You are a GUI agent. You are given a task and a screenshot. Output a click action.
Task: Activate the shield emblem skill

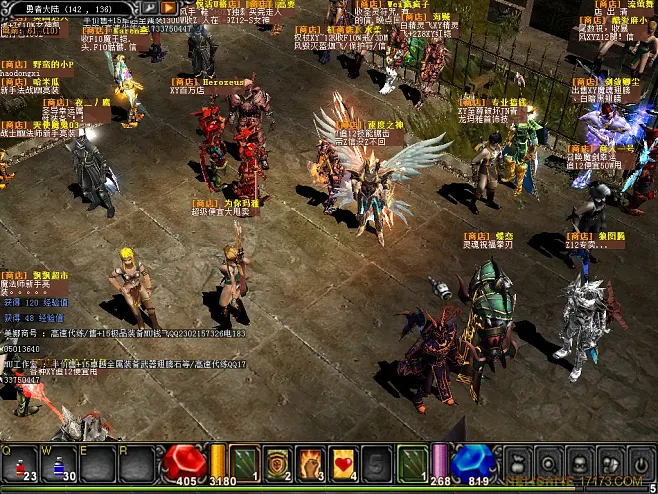[278, 463]
